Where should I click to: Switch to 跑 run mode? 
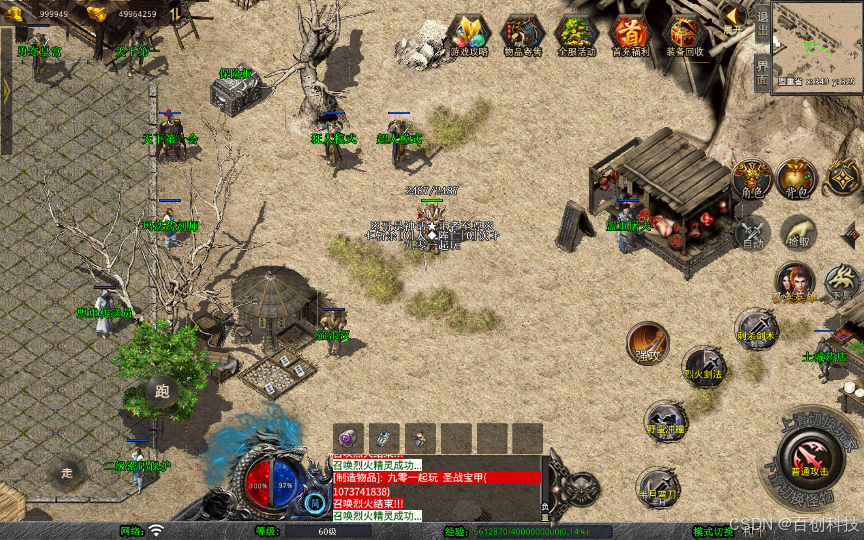162,391
